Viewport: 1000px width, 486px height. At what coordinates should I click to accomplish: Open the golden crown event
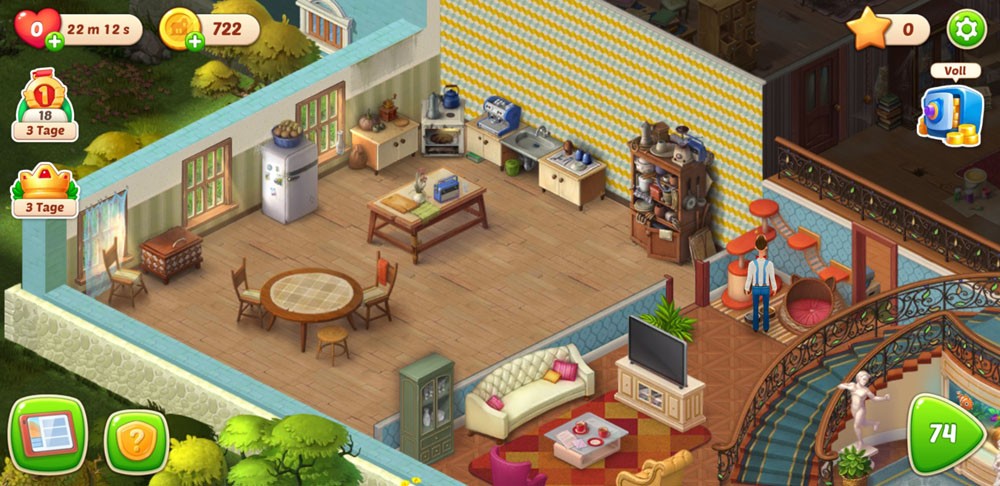coord(44,189)
